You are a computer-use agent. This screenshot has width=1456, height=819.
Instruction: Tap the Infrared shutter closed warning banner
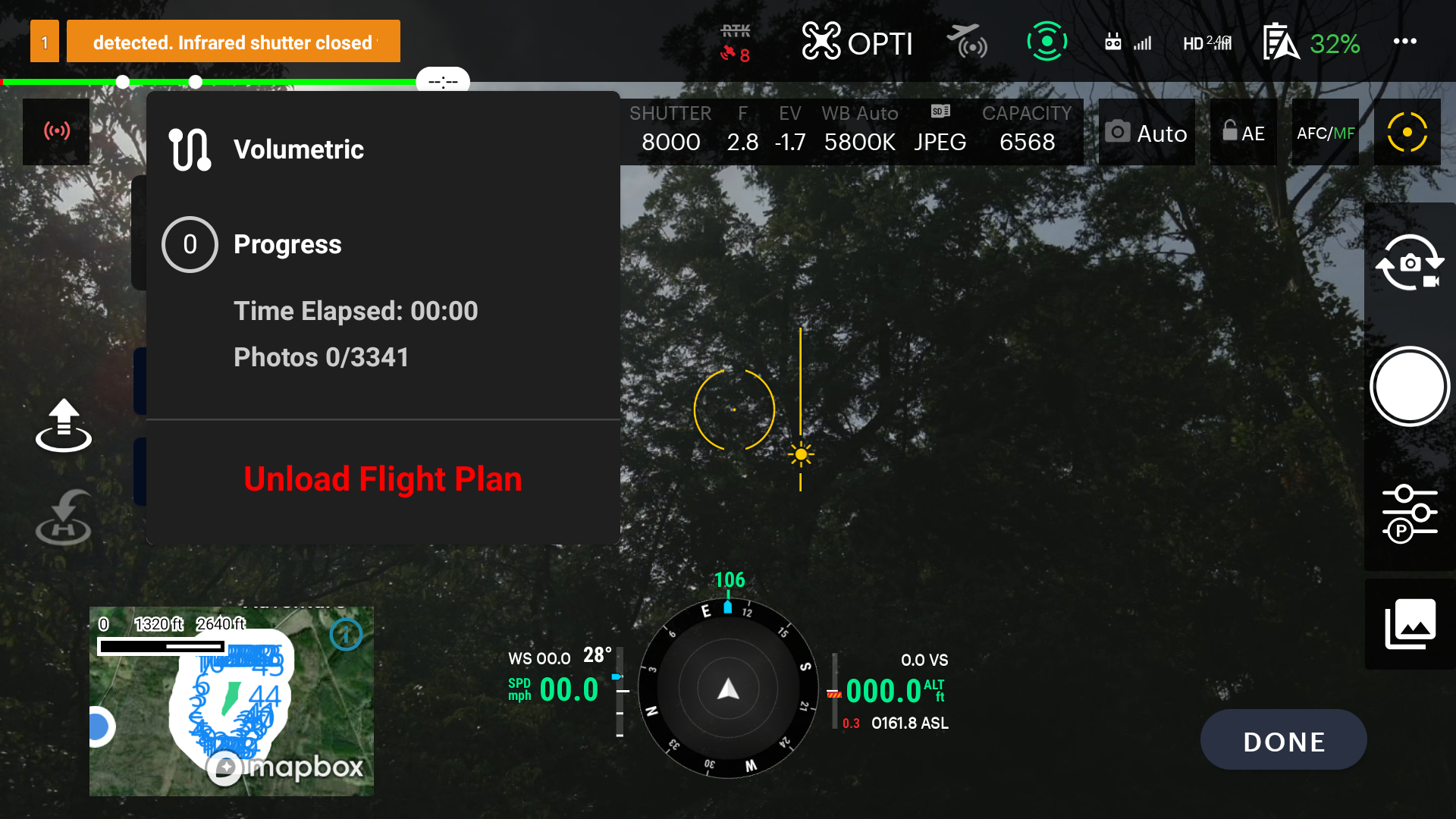[234, 42]
